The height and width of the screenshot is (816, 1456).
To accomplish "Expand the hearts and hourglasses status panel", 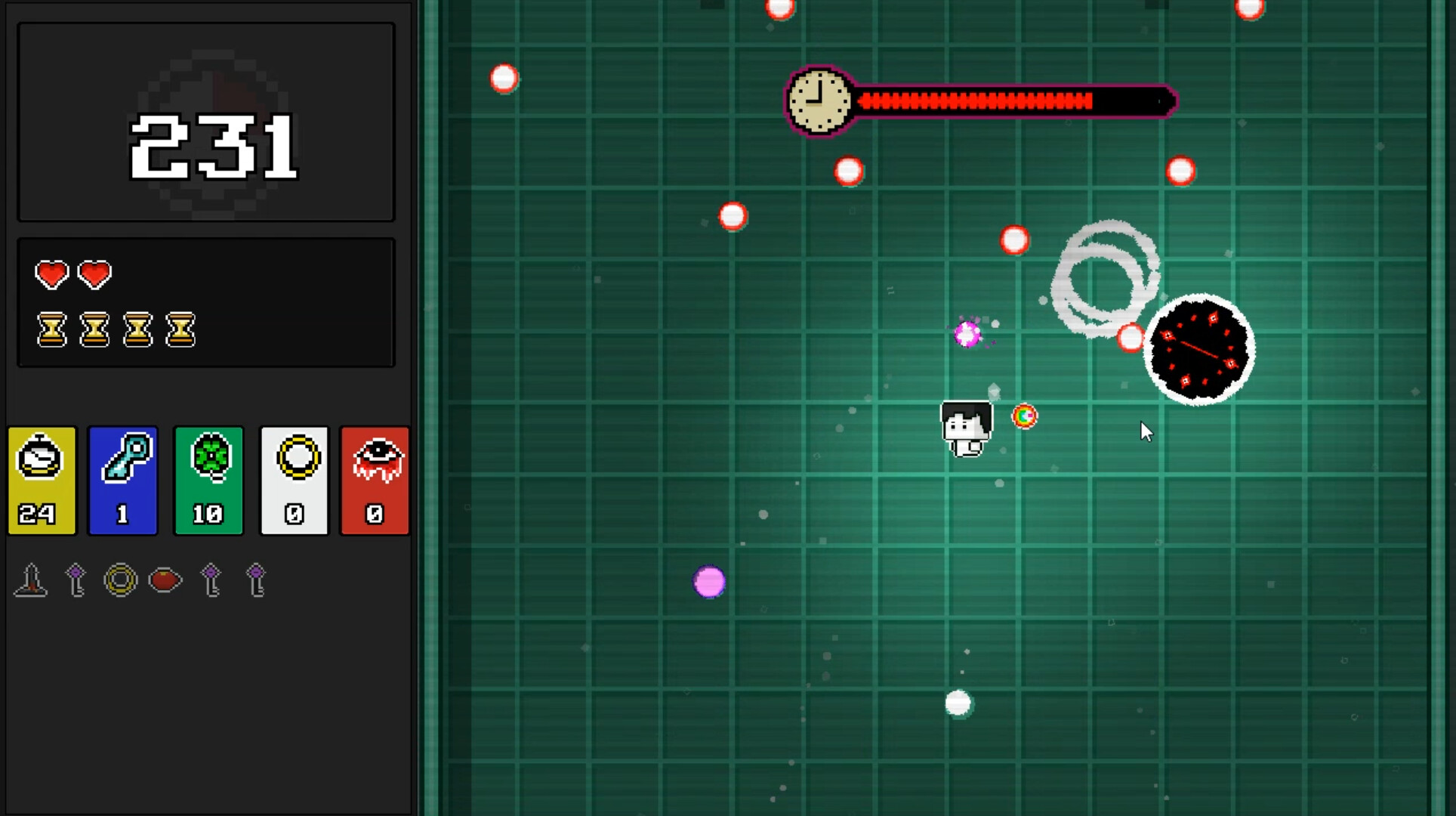I will point(205,302).
